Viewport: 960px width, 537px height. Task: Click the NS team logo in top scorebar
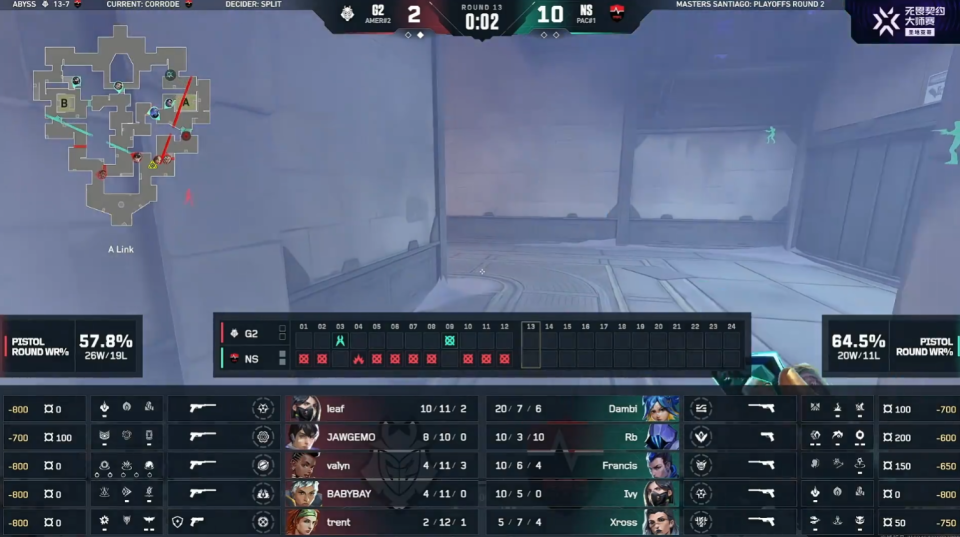[617, 15]
